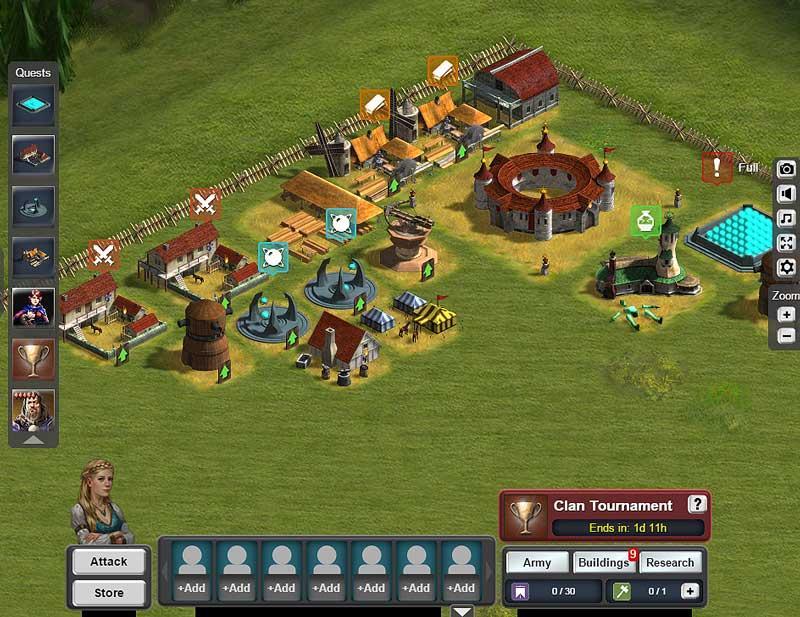Zoom out with the minus button
800x617 pixels.
(787, 336)
